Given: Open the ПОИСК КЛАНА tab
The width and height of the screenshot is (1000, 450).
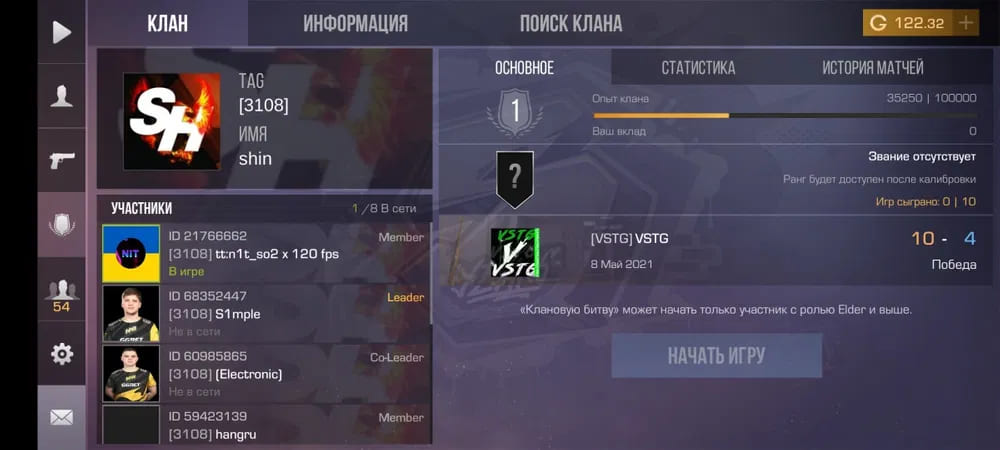Looking at the screenshot, I should pos(571,24).
